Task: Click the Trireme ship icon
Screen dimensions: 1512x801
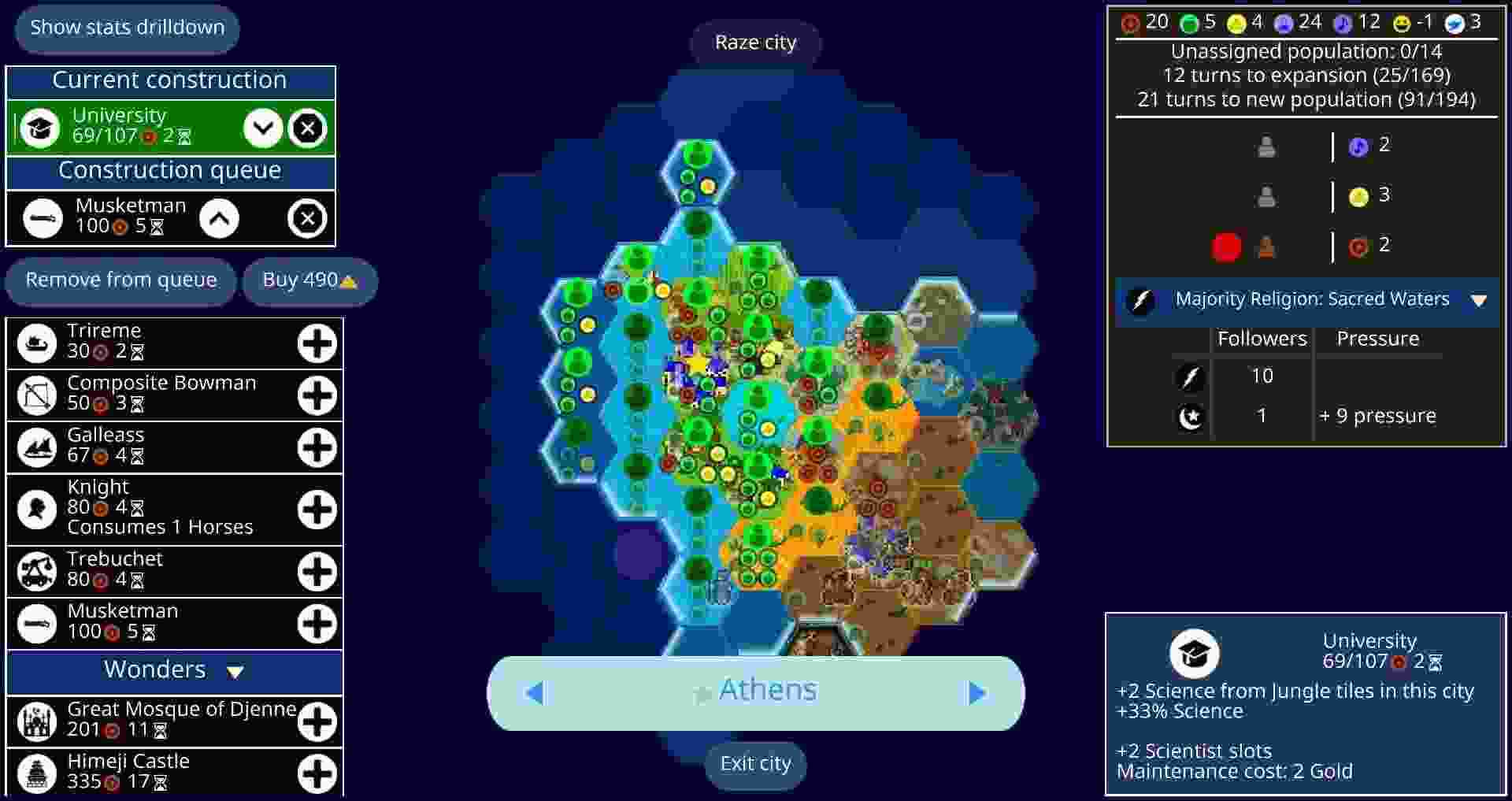Action: (36, 342)
